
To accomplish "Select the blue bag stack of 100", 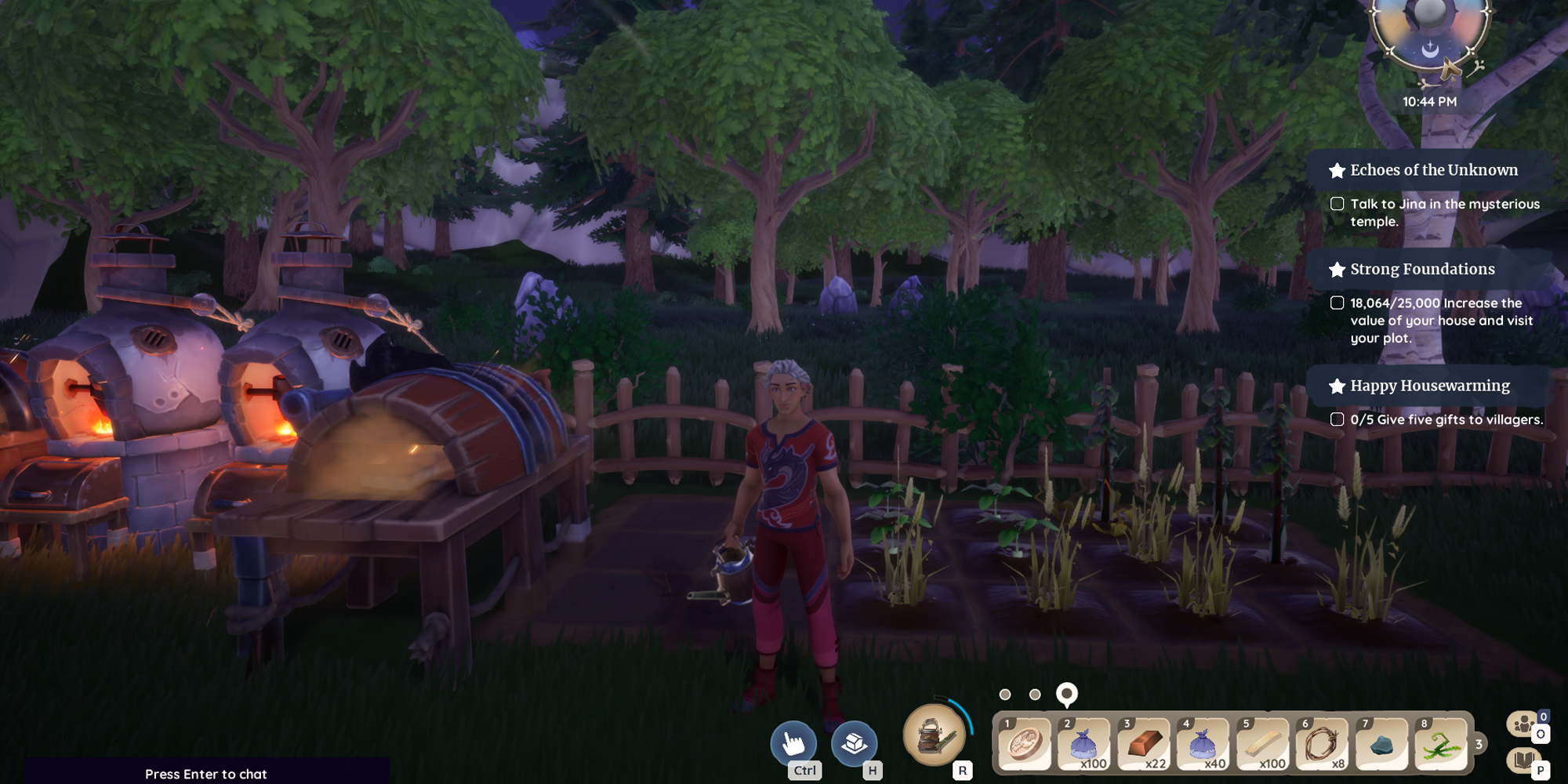I will pos(1084,743).
